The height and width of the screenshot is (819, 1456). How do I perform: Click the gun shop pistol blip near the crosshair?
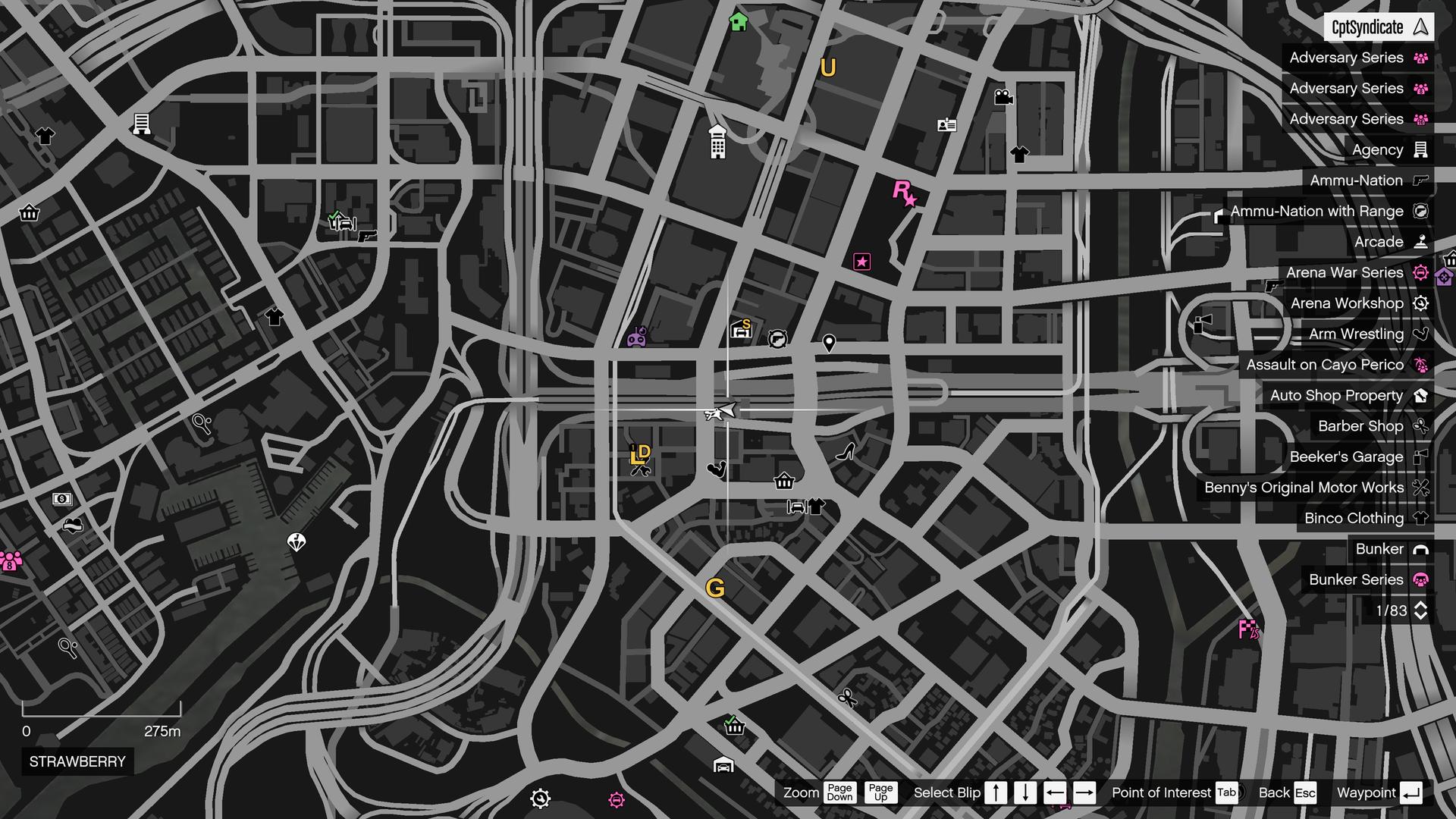click(777, 340)
